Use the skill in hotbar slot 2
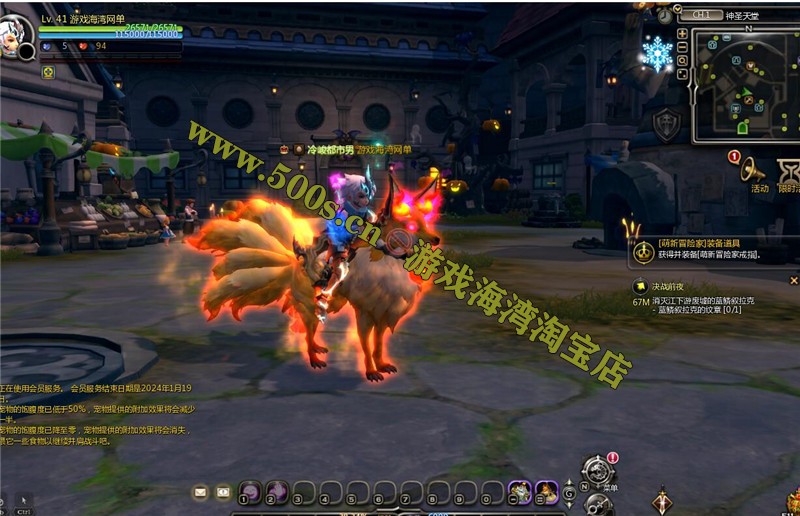The image size is (800, 516). point(277,491)
